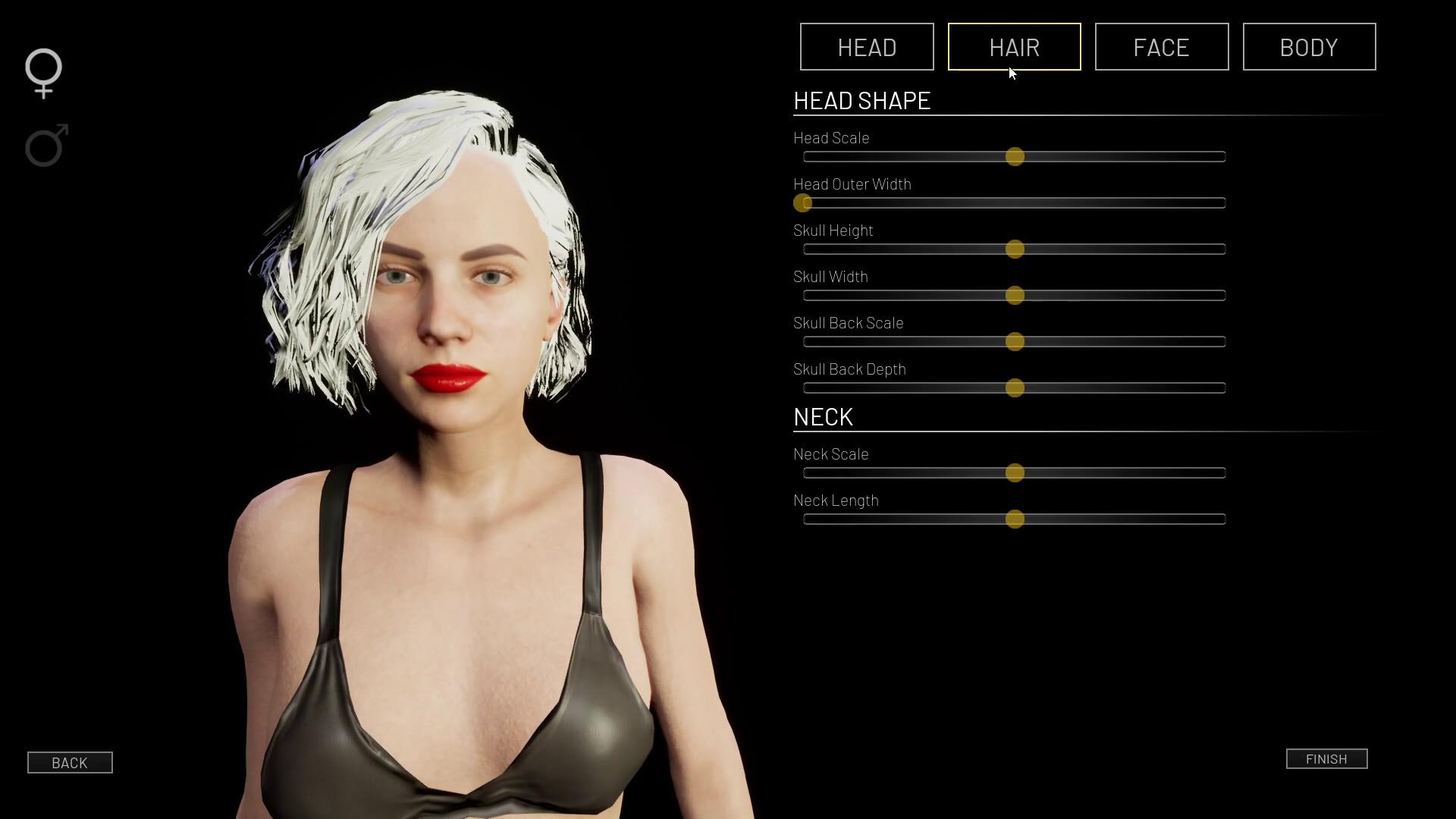
Task: Choose the female gender symbol
Action: tap(44, 73)
